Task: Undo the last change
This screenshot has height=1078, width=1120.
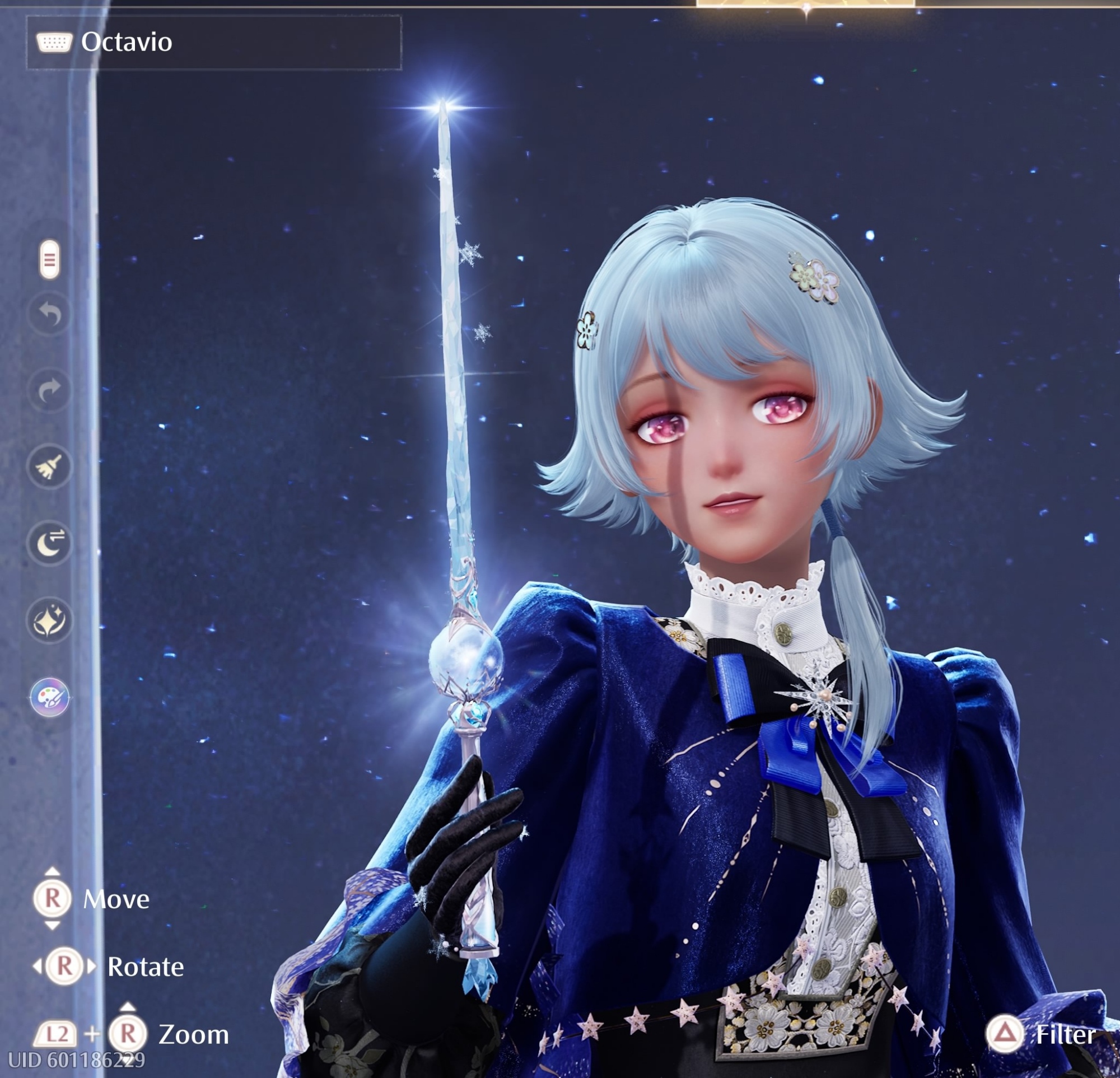Action: tap(50, 314)
